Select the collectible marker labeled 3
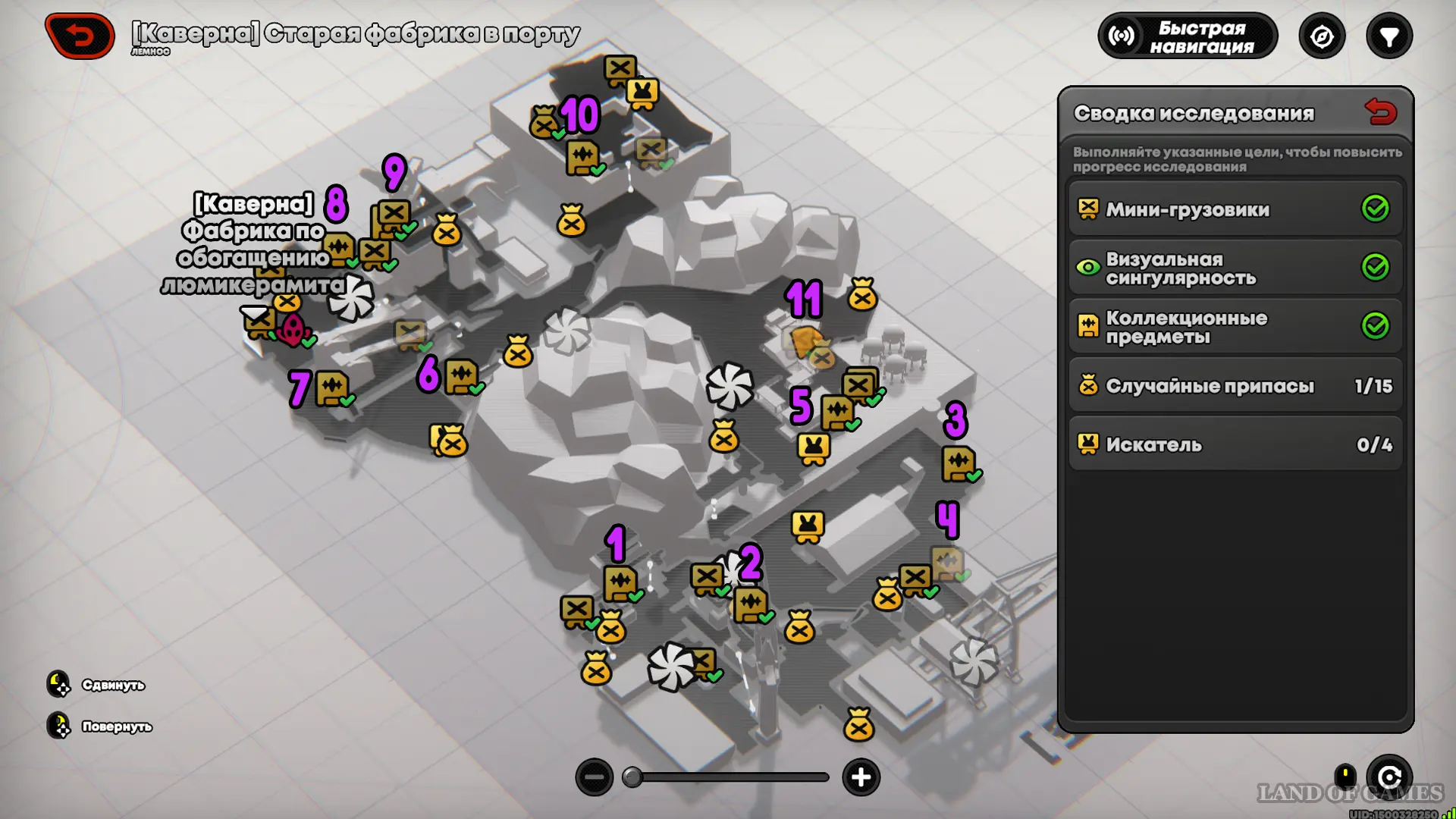 (x=959, y=463)
